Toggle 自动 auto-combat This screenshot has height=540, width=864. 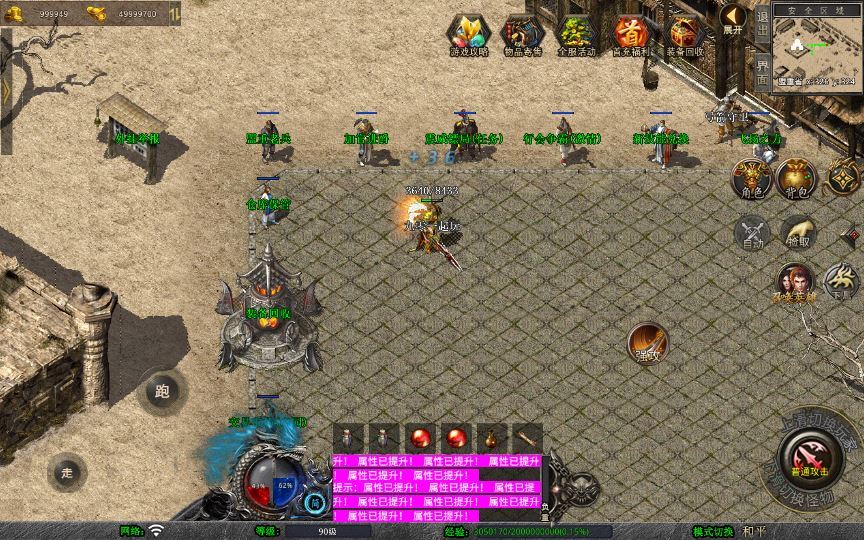[751, 233]
